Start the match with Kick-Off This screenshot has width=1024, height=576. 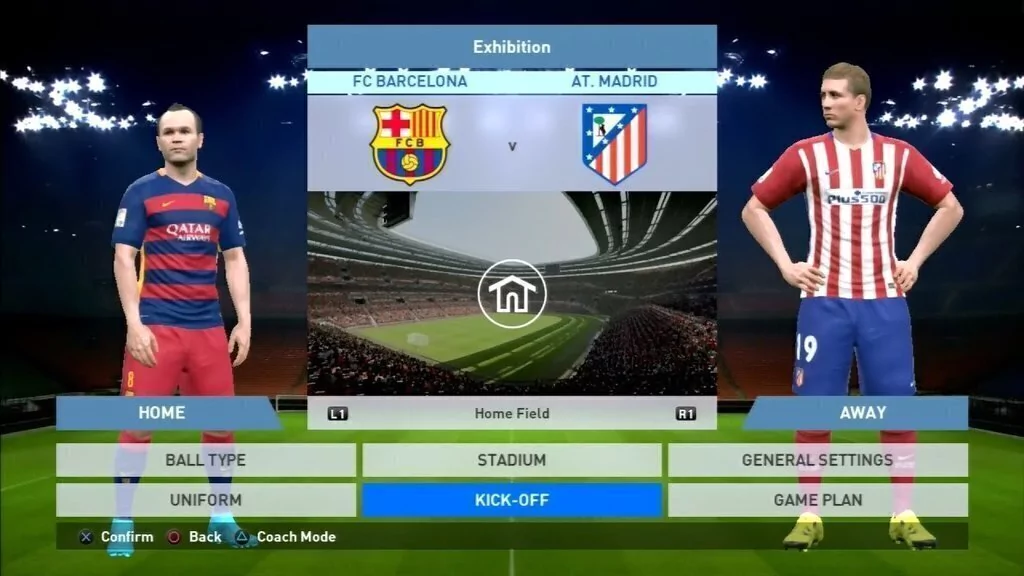[x=511, y=499]
